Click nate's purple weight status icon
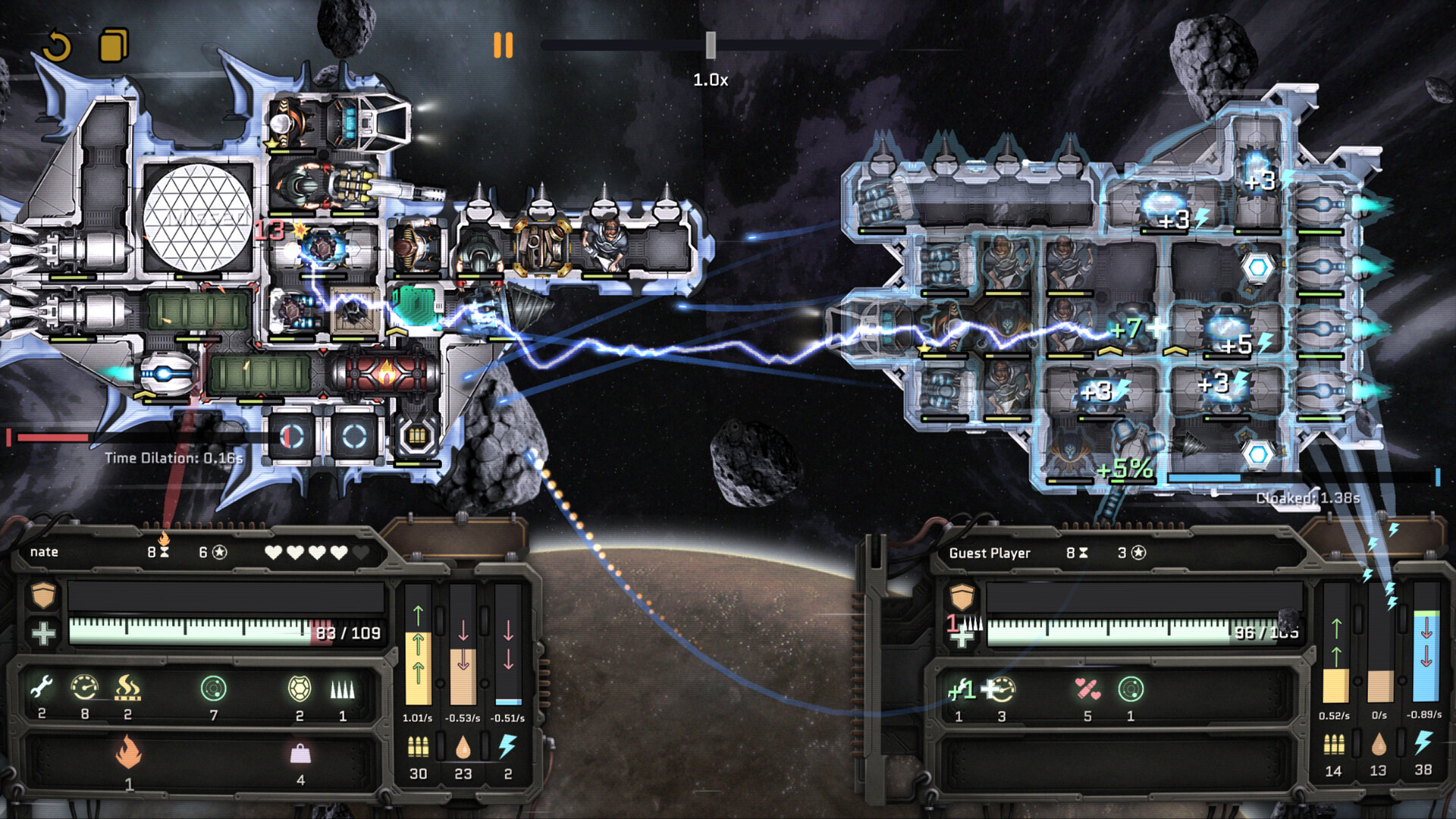 (x=300, y=754)
